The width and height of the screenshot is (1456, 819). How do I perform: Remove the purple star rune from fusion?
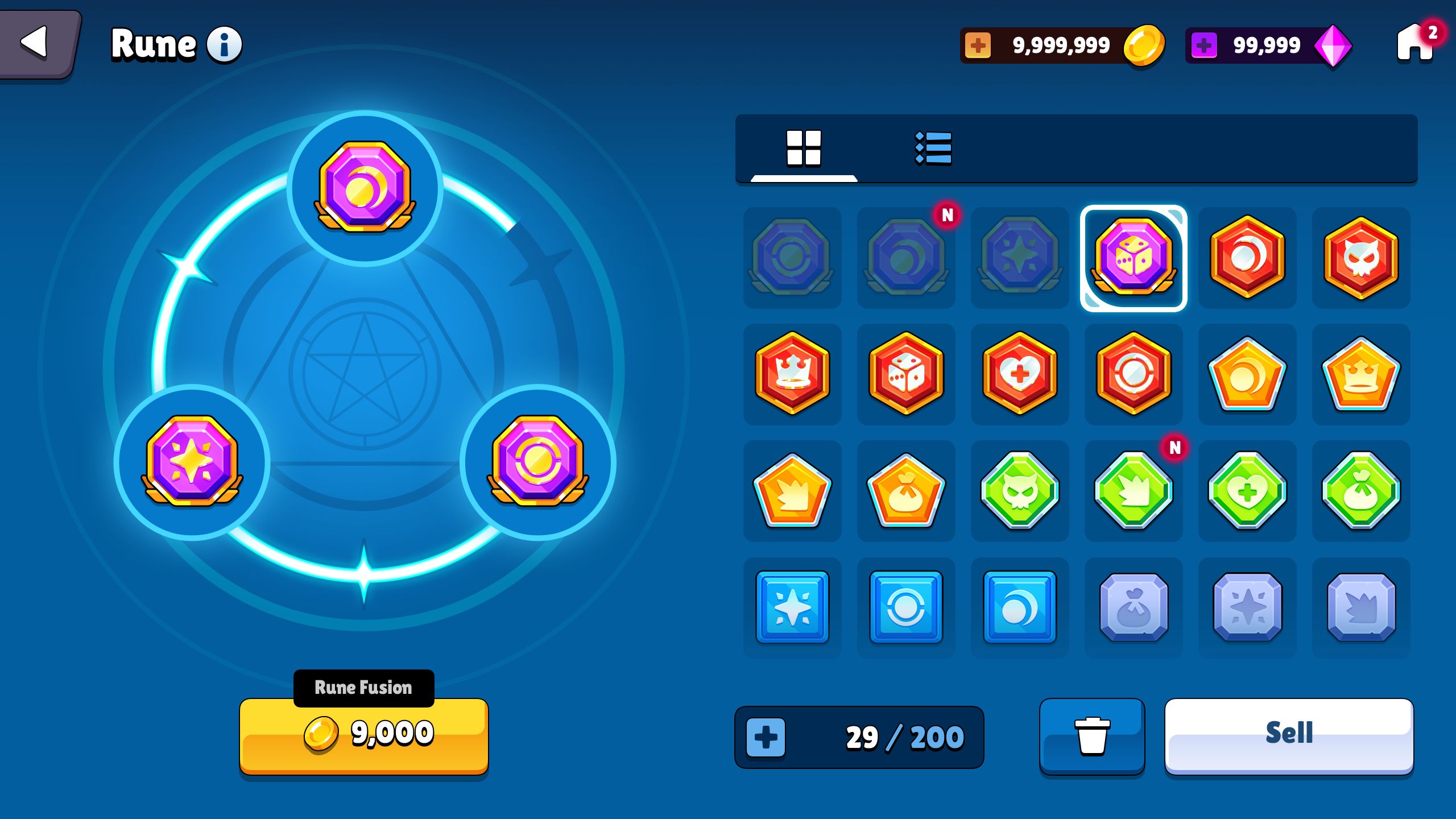coord(192,461)
